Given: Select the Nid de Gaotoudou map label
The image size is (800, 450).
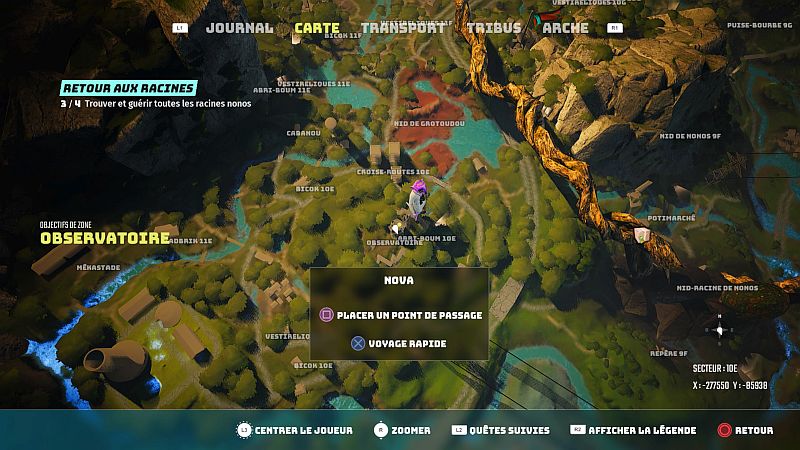Looking at the screenshot, I should [430, 124].
